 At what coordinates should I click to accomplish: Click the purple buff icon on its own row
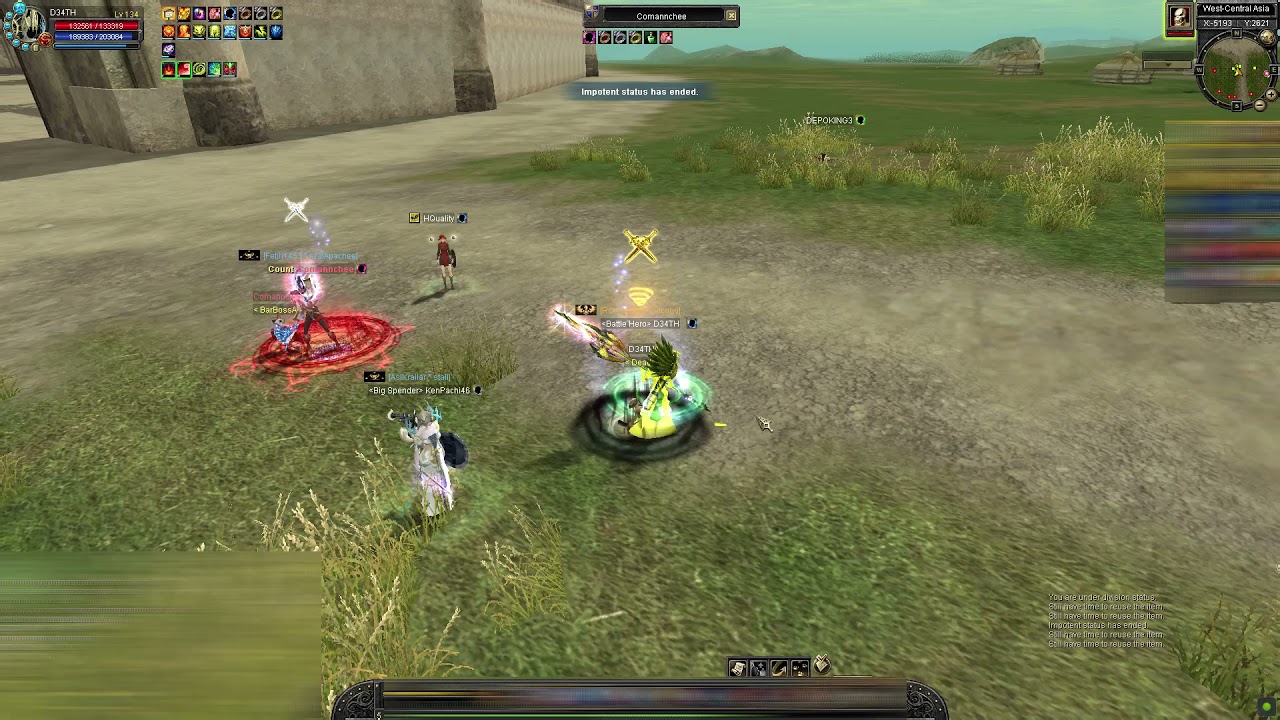point(168,50)
